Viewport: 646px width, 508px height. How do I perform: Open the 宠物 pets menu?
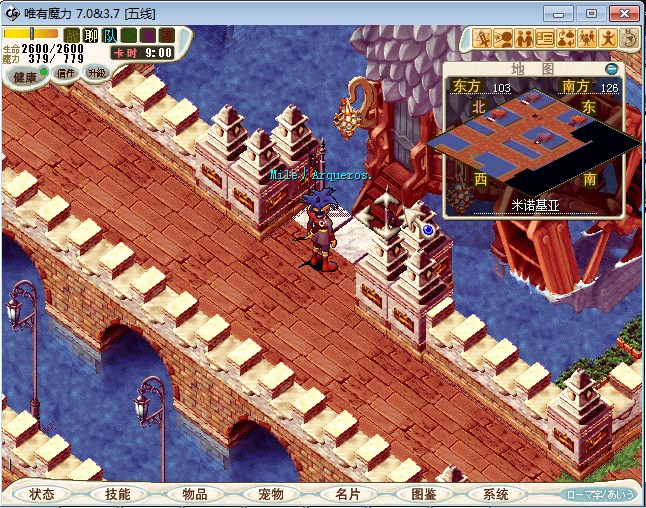point(270,494)
